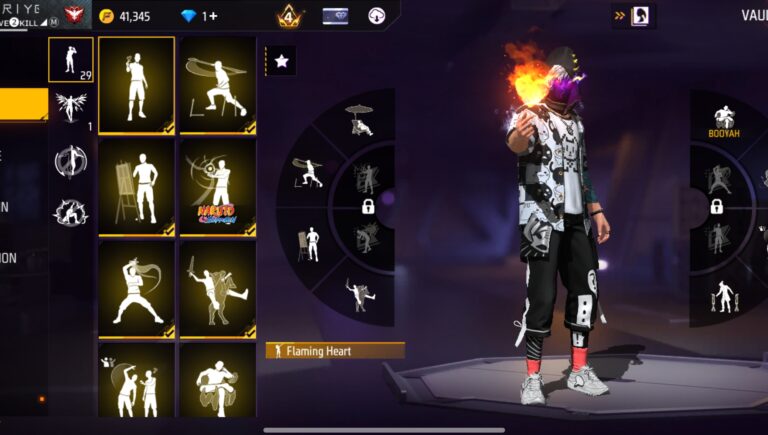Open the purple card icon in top bar

click(x=335, y=16)
